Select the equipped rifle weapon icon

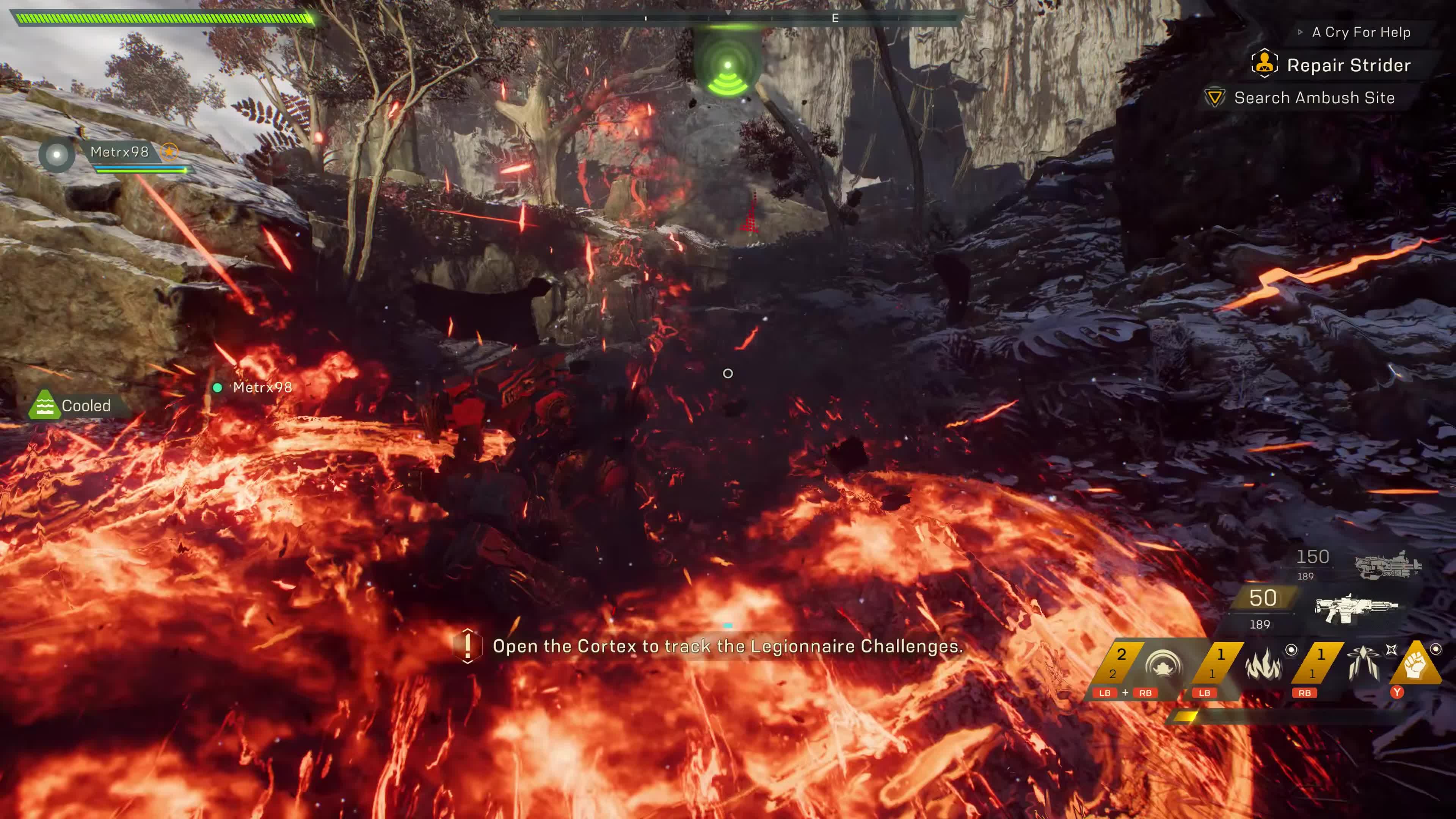[1356, 608]
